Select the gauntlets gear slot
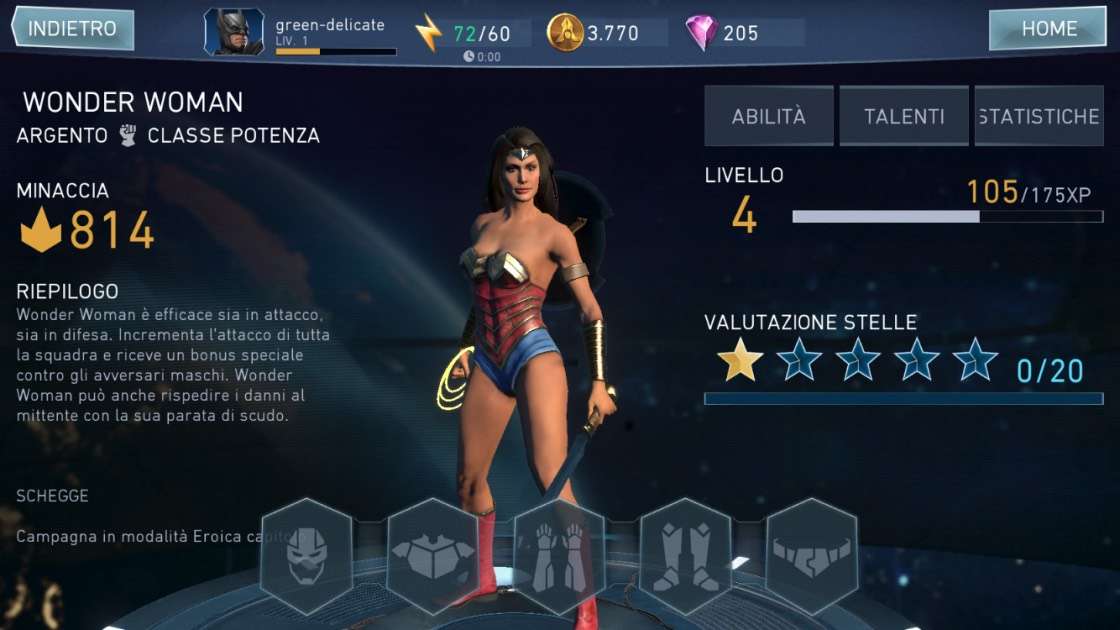 point(559,556)
